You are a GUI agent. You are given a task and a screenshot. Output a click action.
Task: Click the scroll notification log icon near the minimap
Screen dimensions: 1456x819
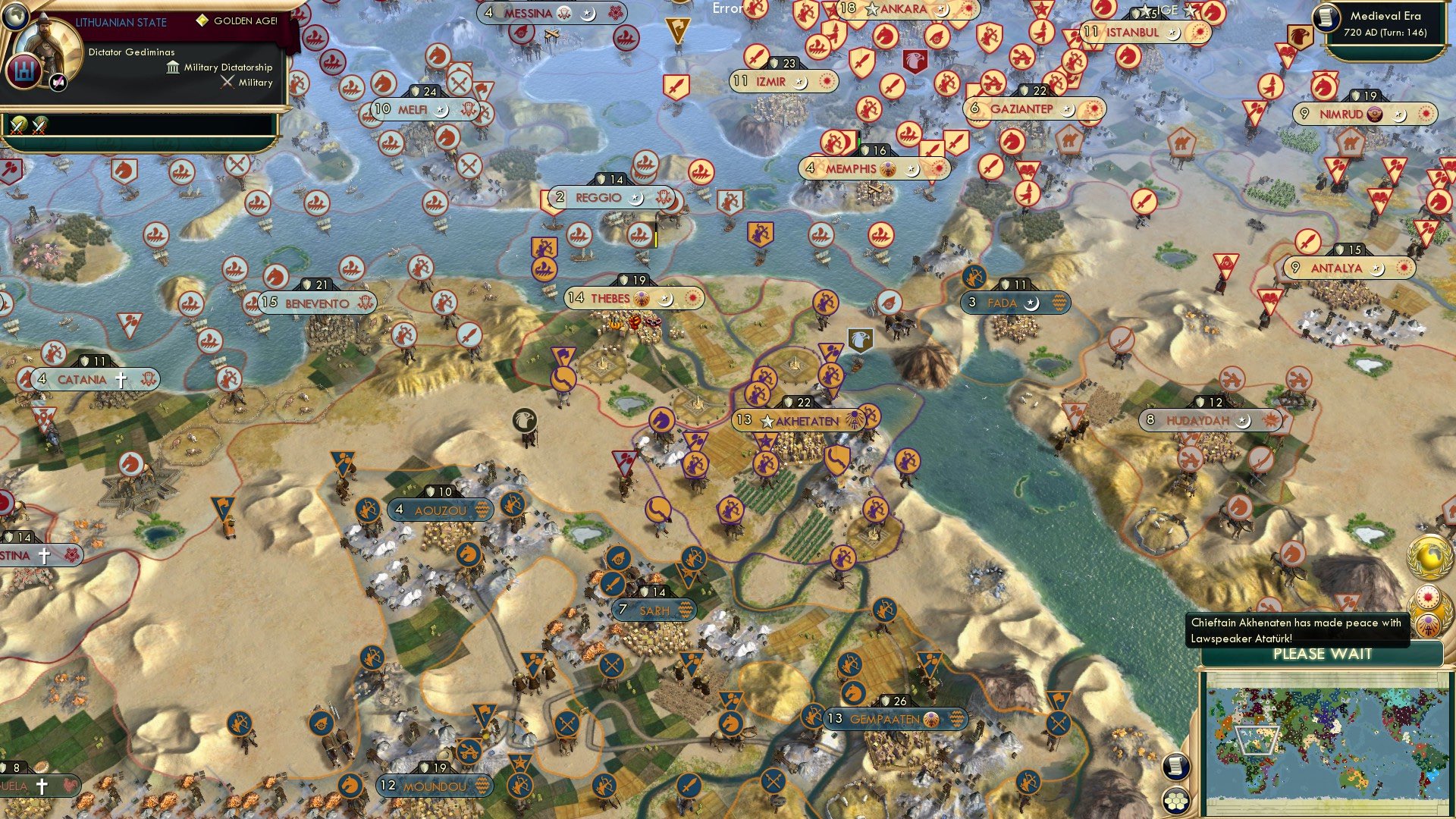point(1176,767)
